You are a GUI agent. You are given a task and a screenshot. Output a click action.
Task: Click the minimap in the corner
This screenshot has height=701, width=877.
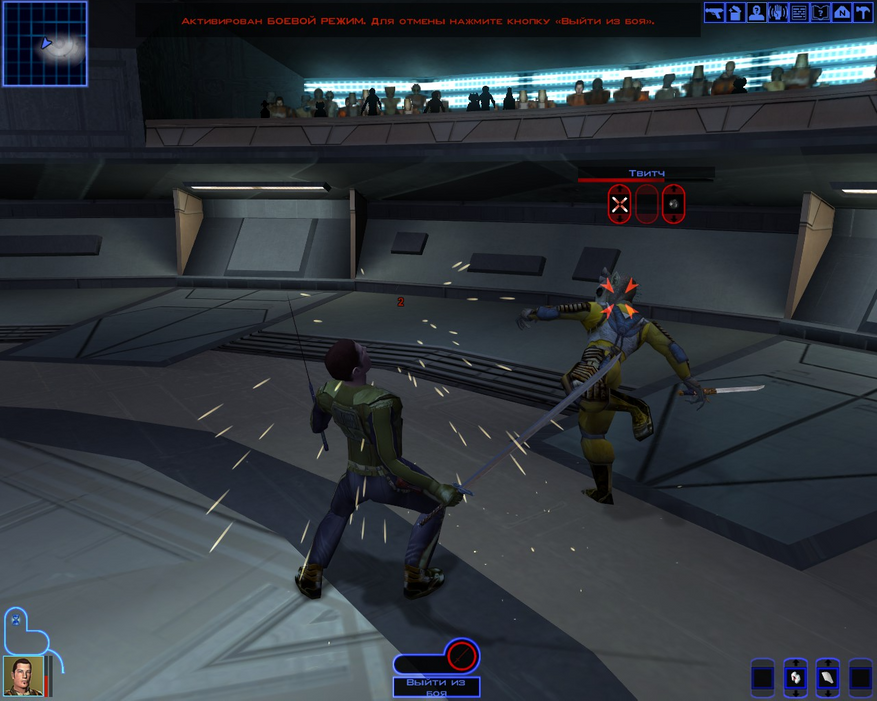[x=45, y=43]
